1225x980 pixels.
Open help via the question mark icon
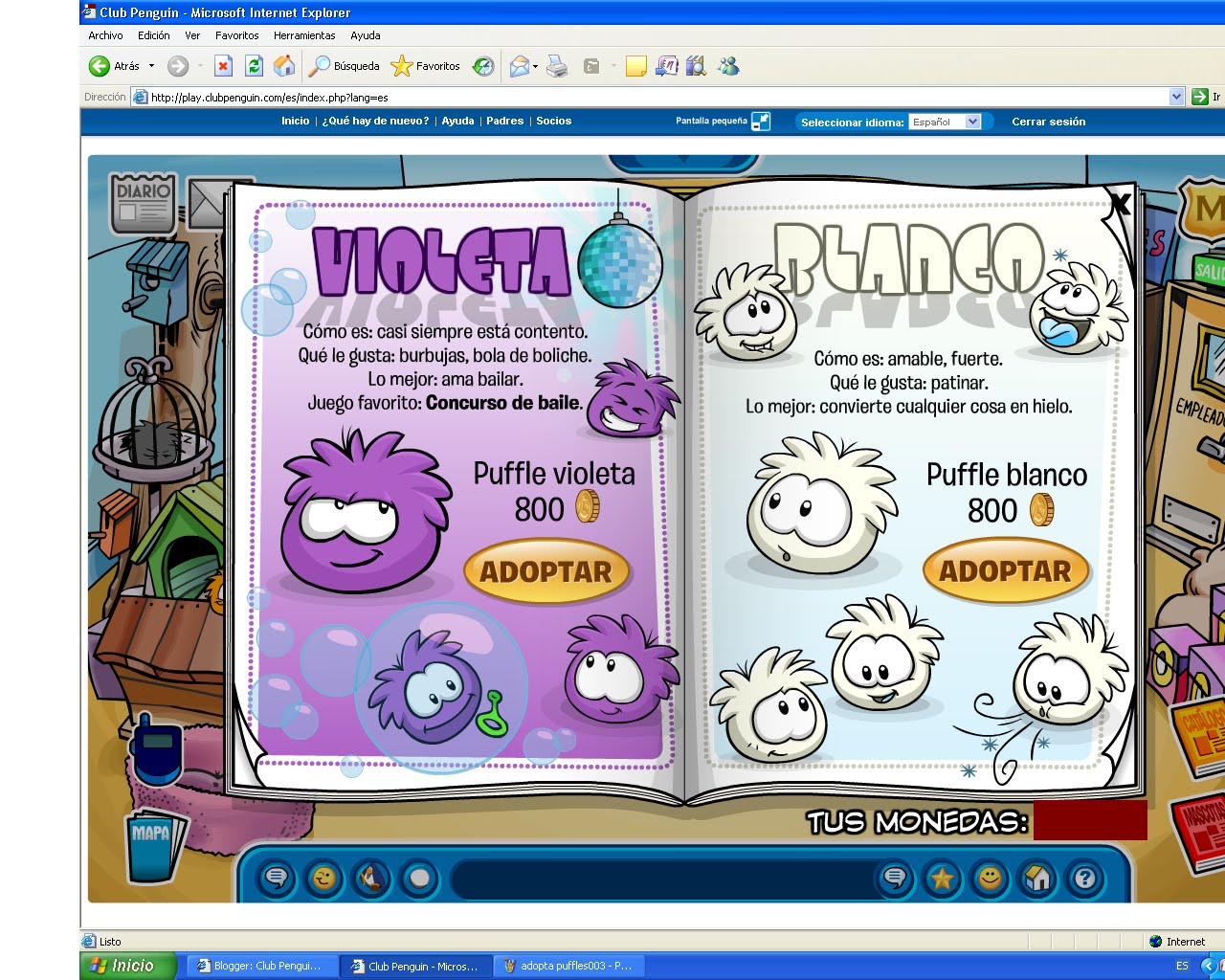(x=1084, y=879)
